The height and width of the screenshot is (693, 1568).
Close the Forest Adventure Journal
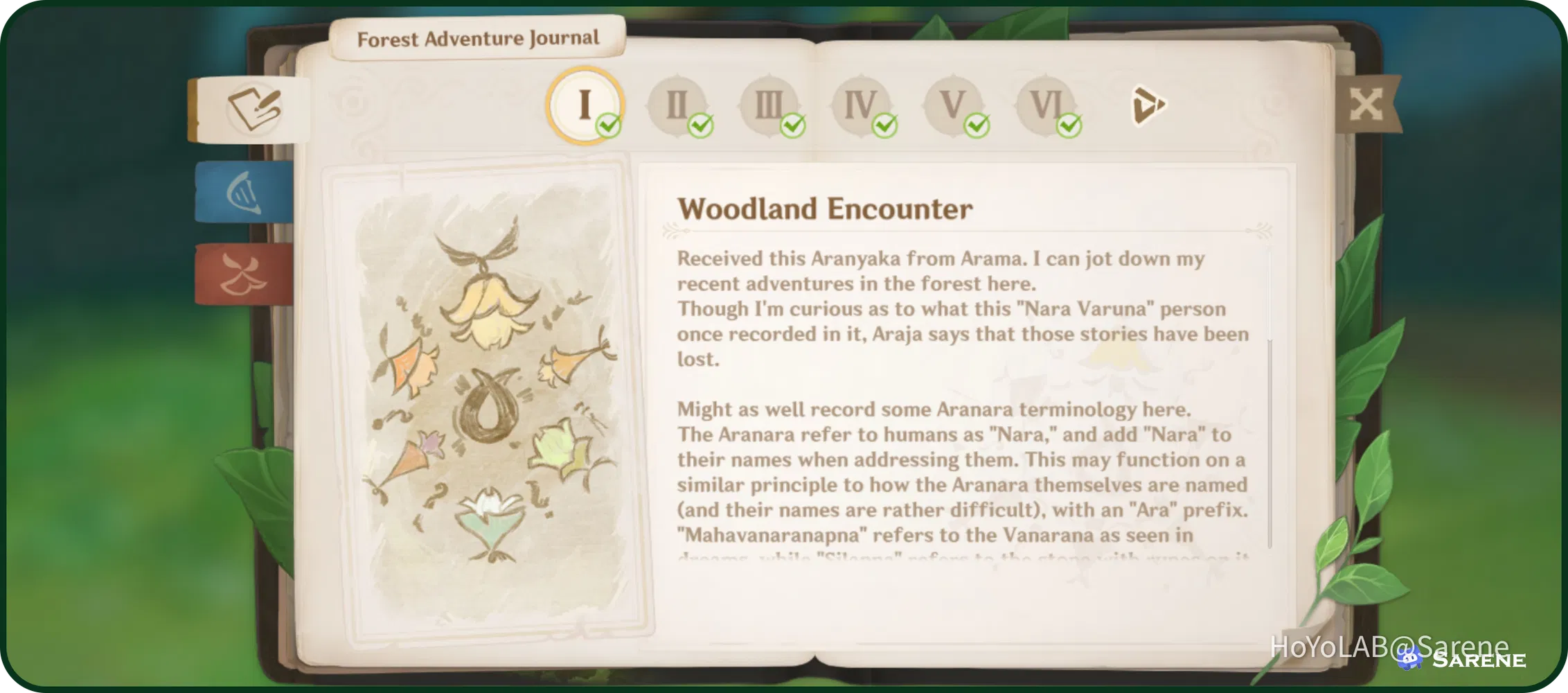(1366, 105)
